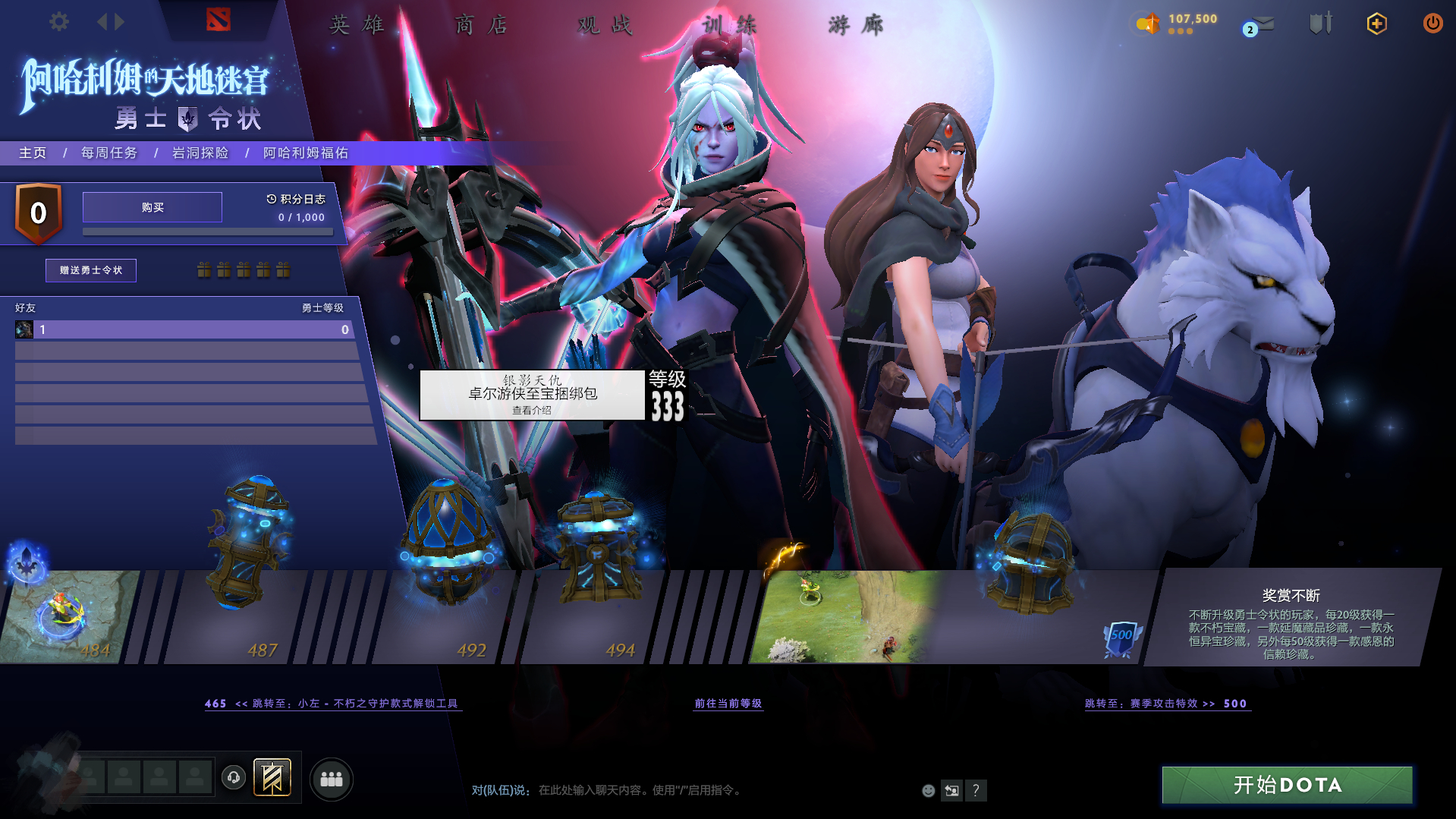Open the friends group icon beside party slots
This screenshot has height=819, width=1456.
[332, 779]
